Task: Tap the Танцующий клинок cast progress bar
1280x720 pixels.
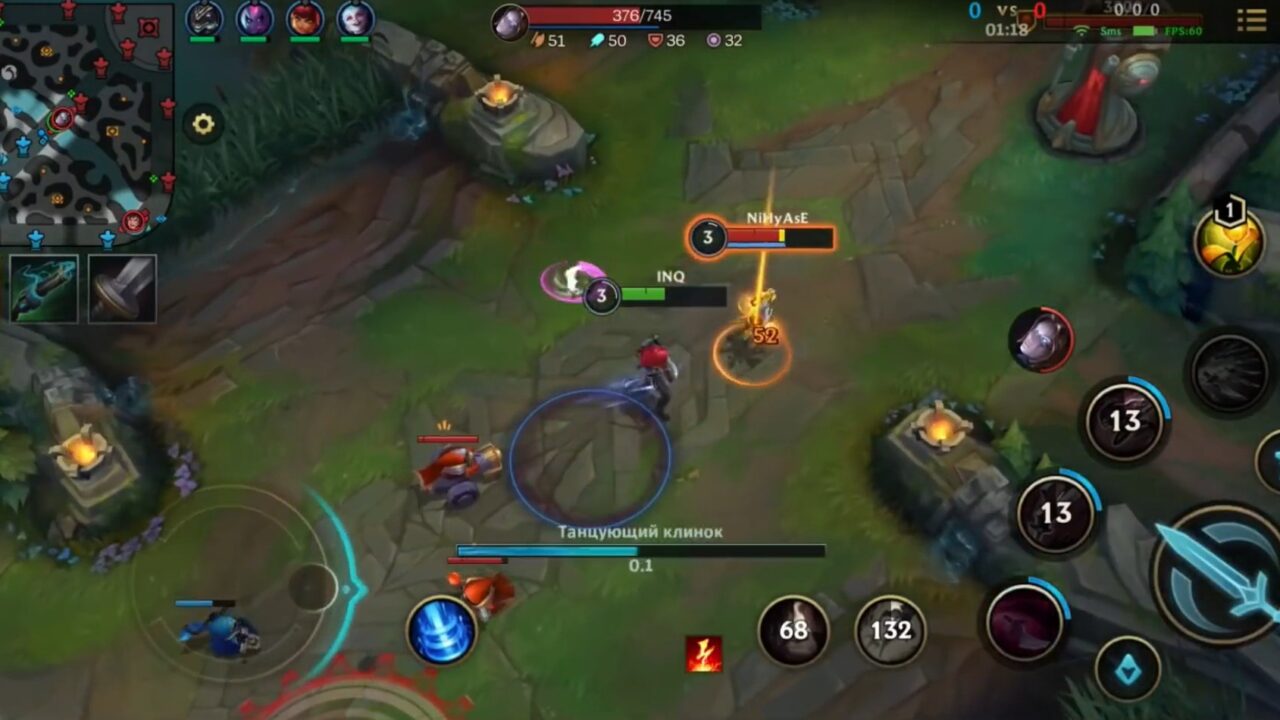Action: click(640, 549)
